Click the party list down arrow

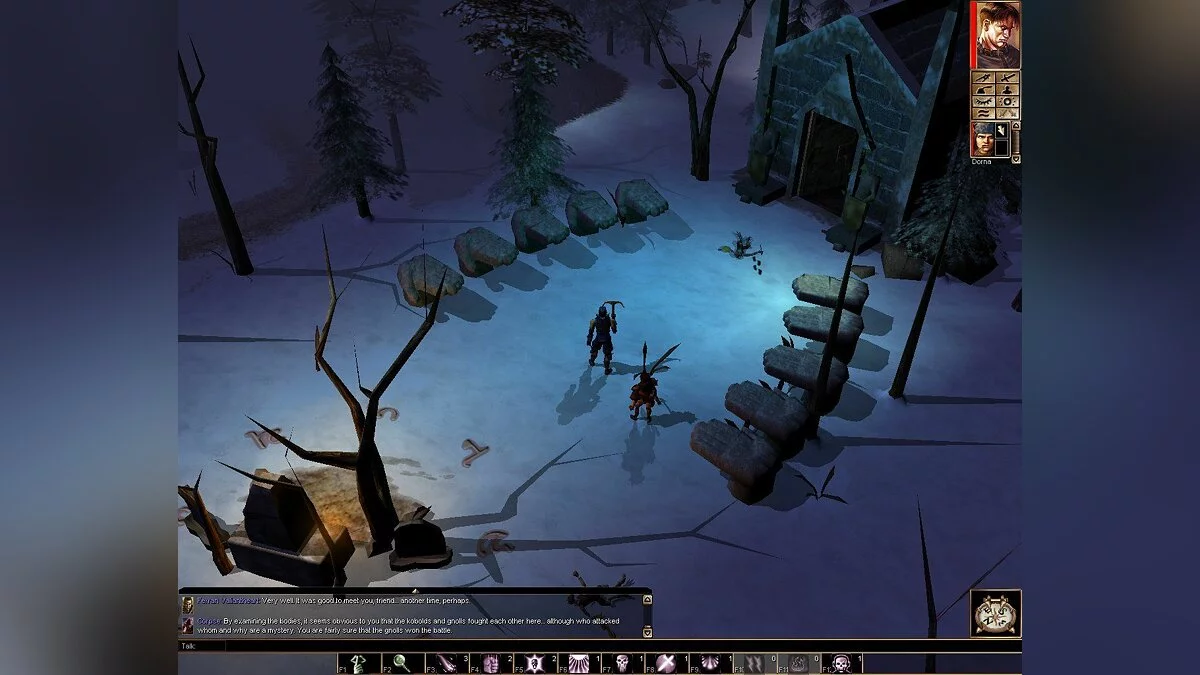(1016, 158)
